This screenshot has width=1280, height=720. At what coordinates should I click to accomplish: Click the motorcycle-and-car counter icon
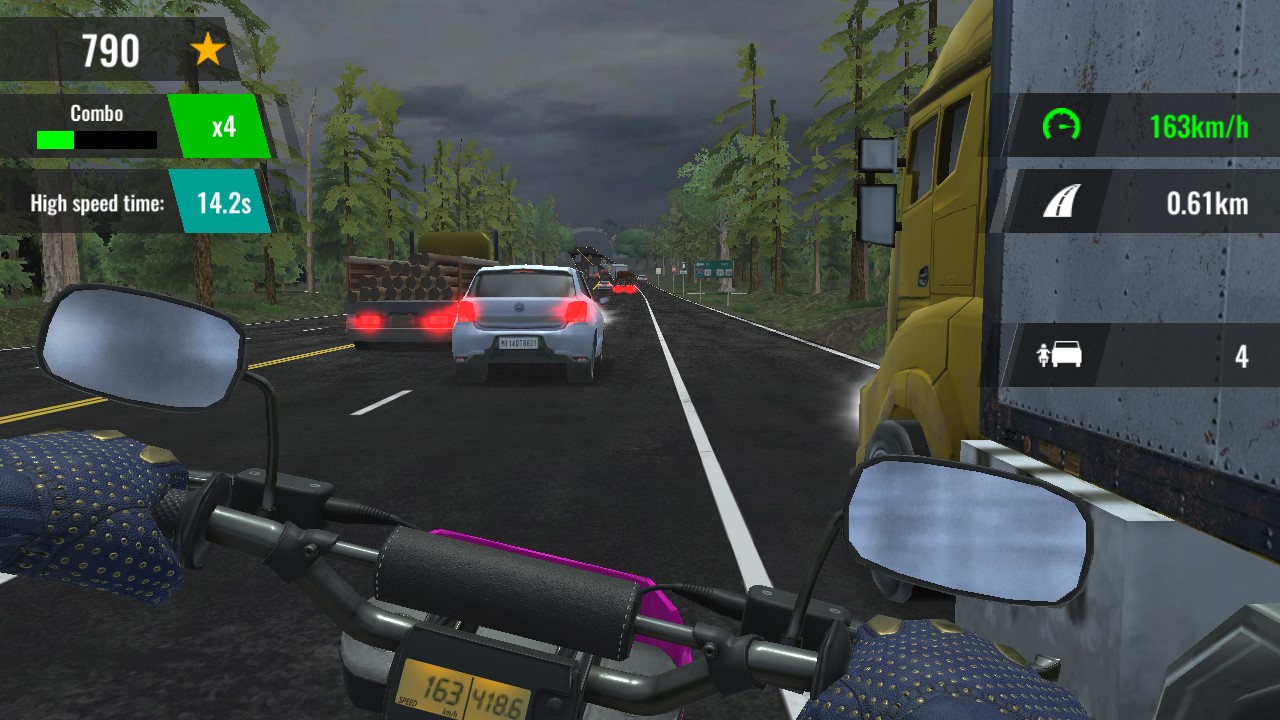pos(1060,356)
